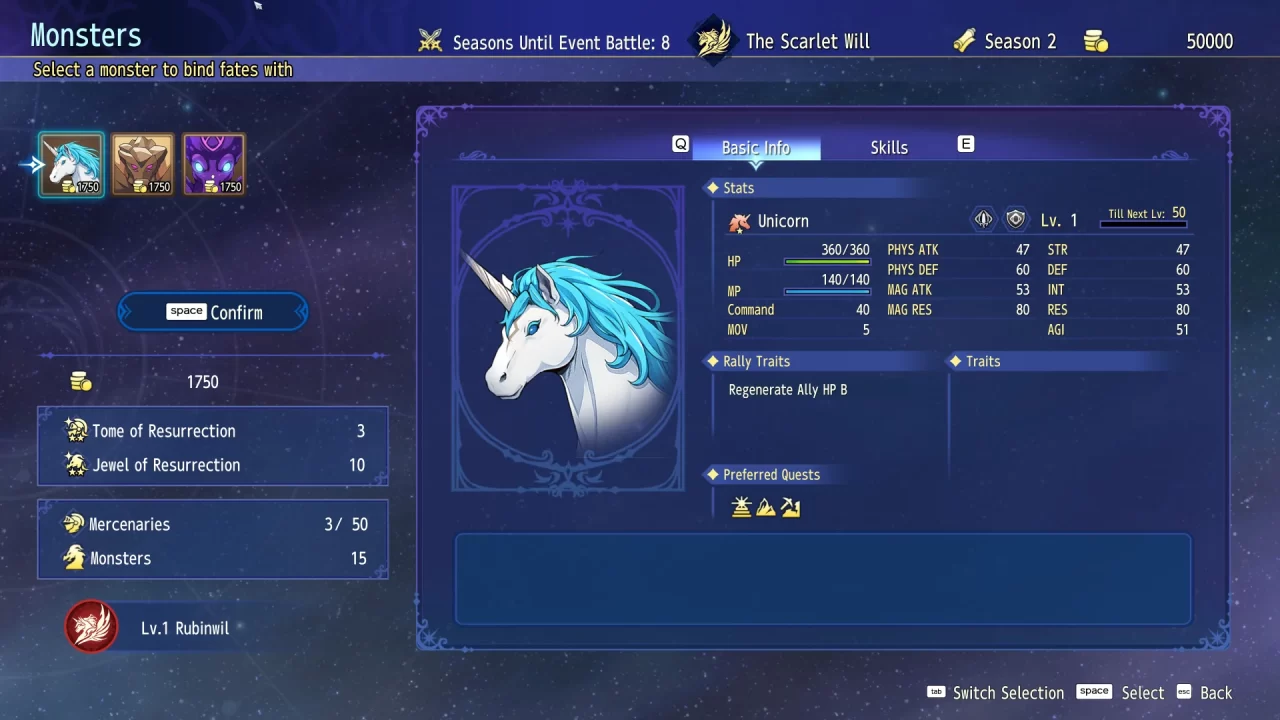Click the shield icon next to the sword
1280x720 pixels.
coord(1016,218)
